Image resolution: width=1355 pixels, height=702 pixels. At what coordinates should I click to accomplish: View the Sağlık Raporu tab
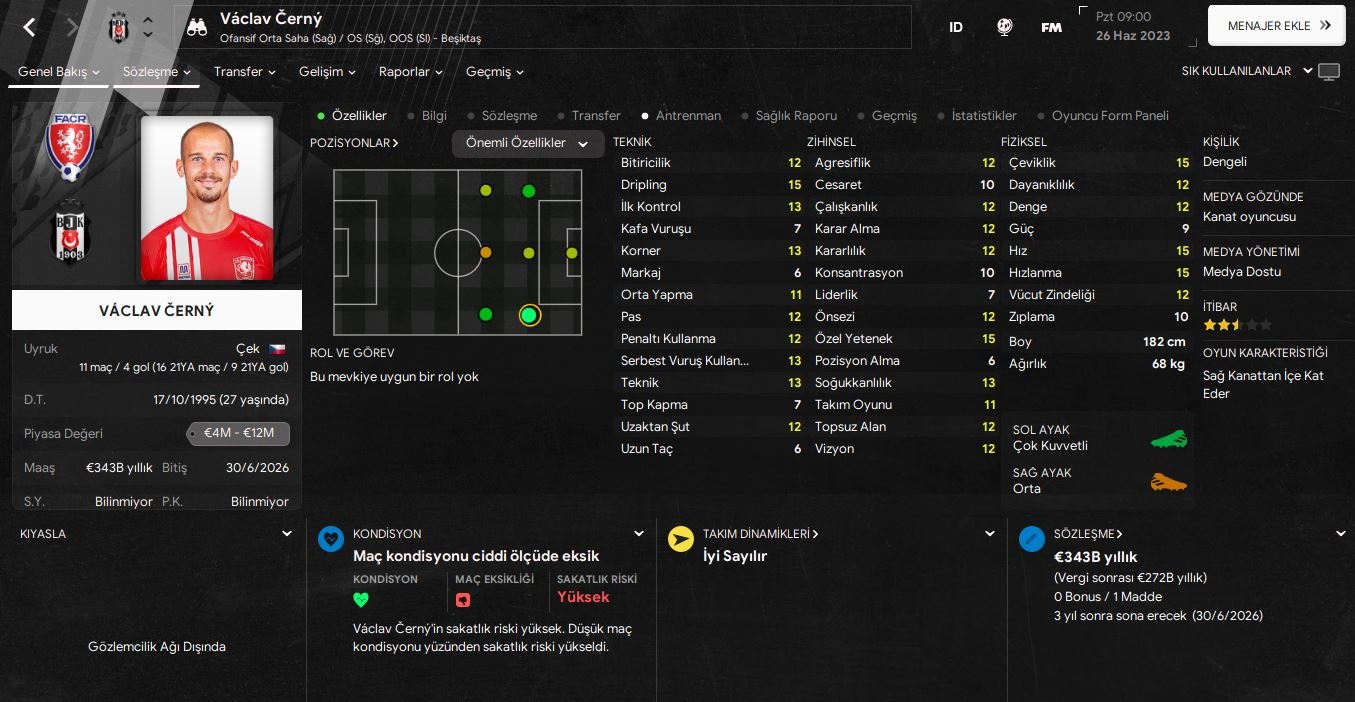click(x=795, y=116)
